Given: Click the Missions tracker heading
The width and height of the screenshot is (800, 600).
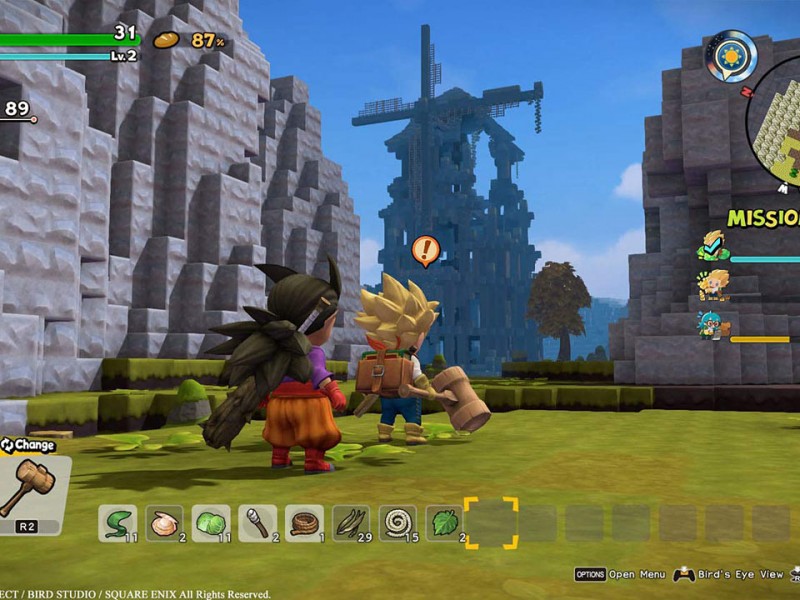Looking at the screenshot, I should pyautogui.click(x=763, y=217).
